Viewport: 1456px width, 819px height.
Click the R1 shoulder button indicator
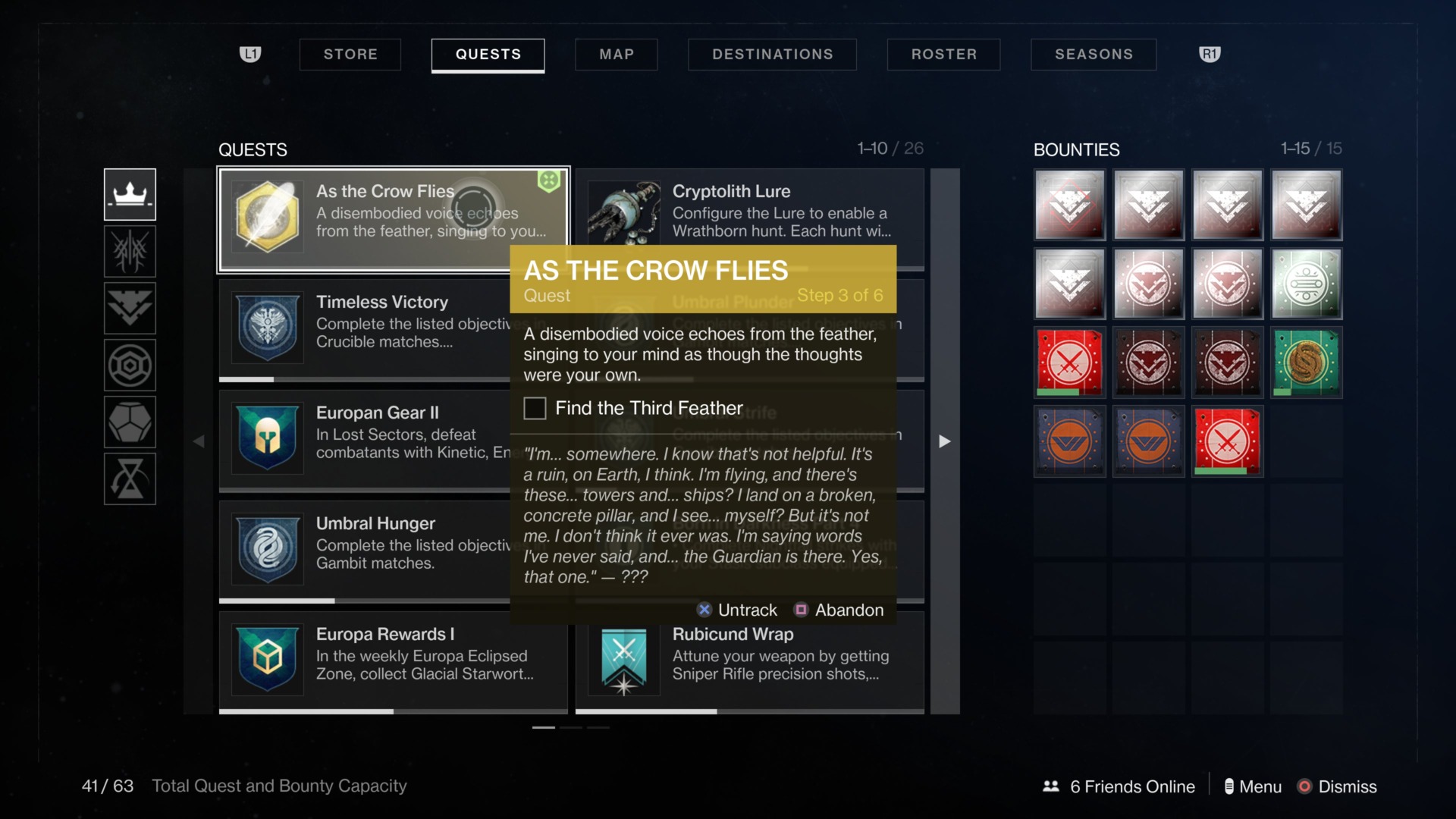point(1210,54)
